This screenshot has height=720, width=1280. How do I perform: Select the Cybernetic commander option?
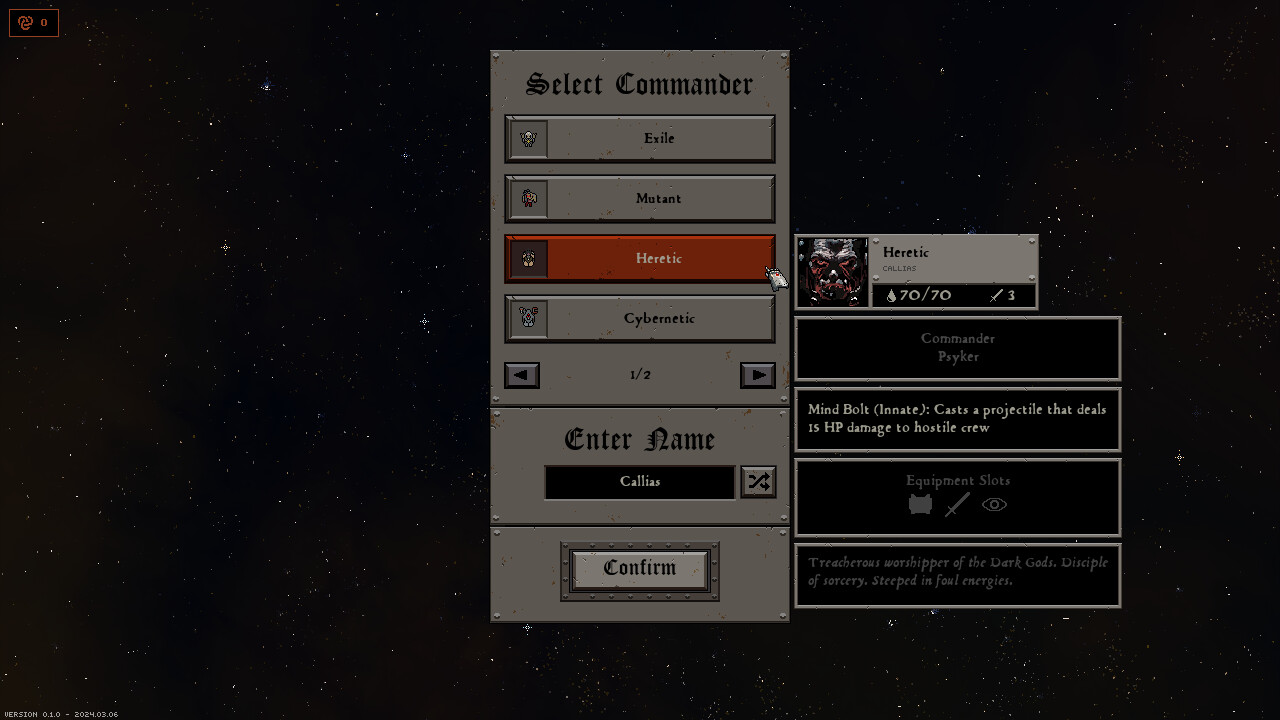[x=658, y=318]
